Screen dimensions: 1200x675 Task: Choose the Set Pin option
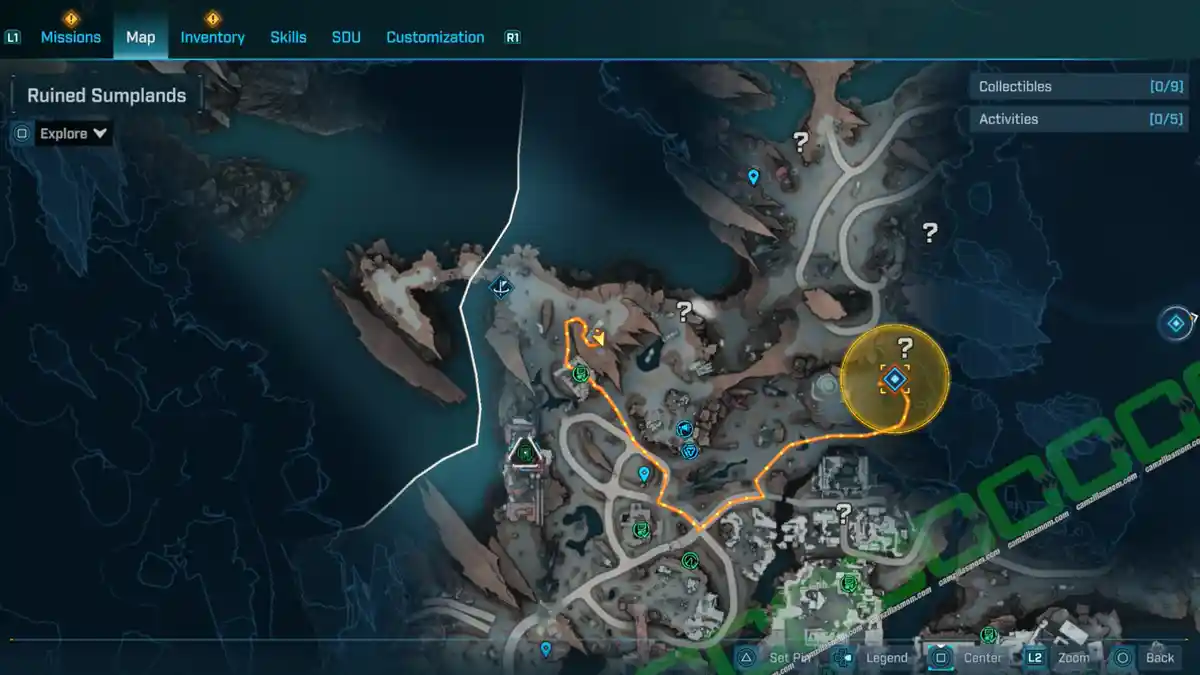791,658
